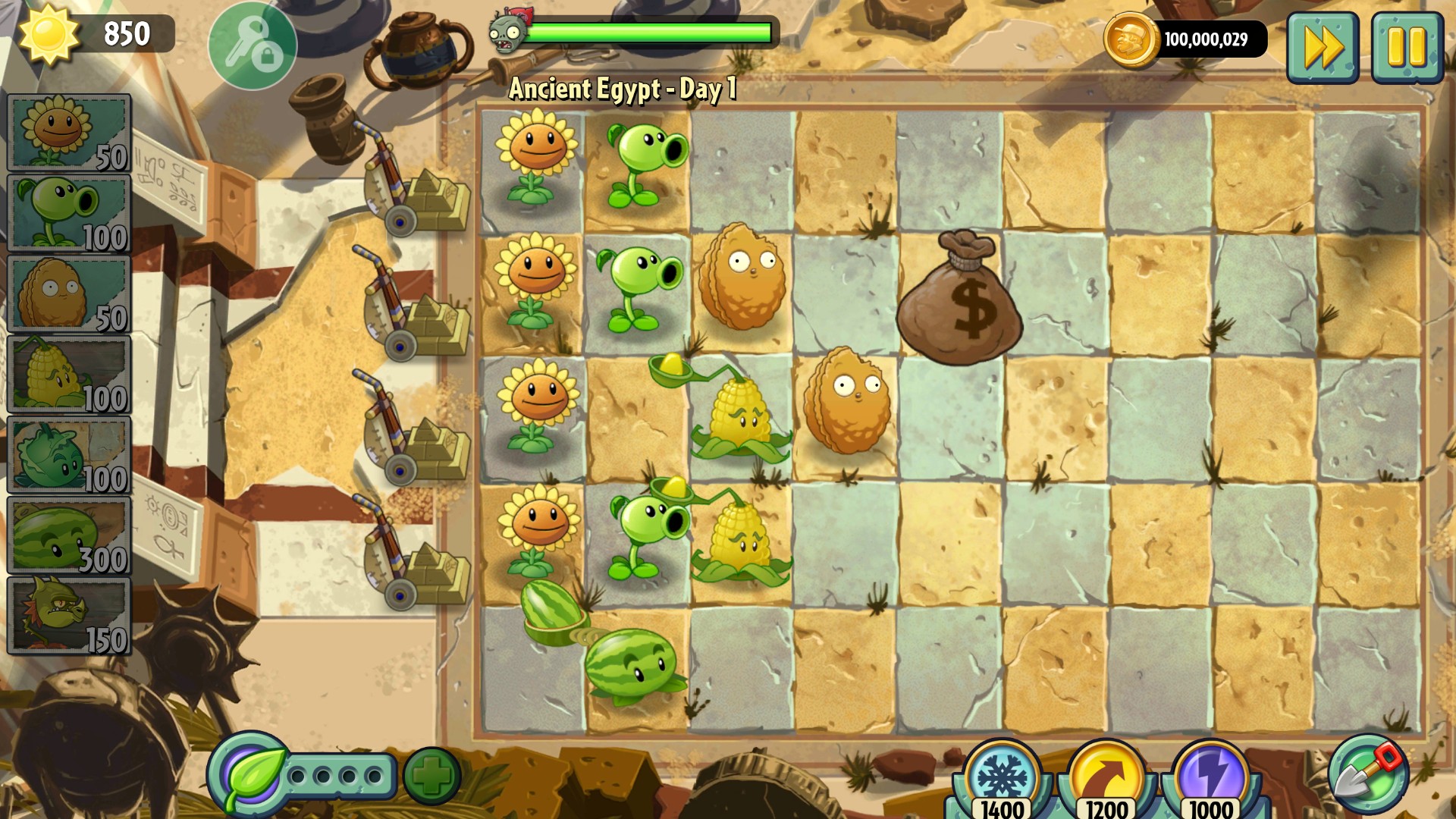The width and height of the screenshot is (1456, 819).
Task: Collect the money bag on the lawn
Action: coord(959,300)
